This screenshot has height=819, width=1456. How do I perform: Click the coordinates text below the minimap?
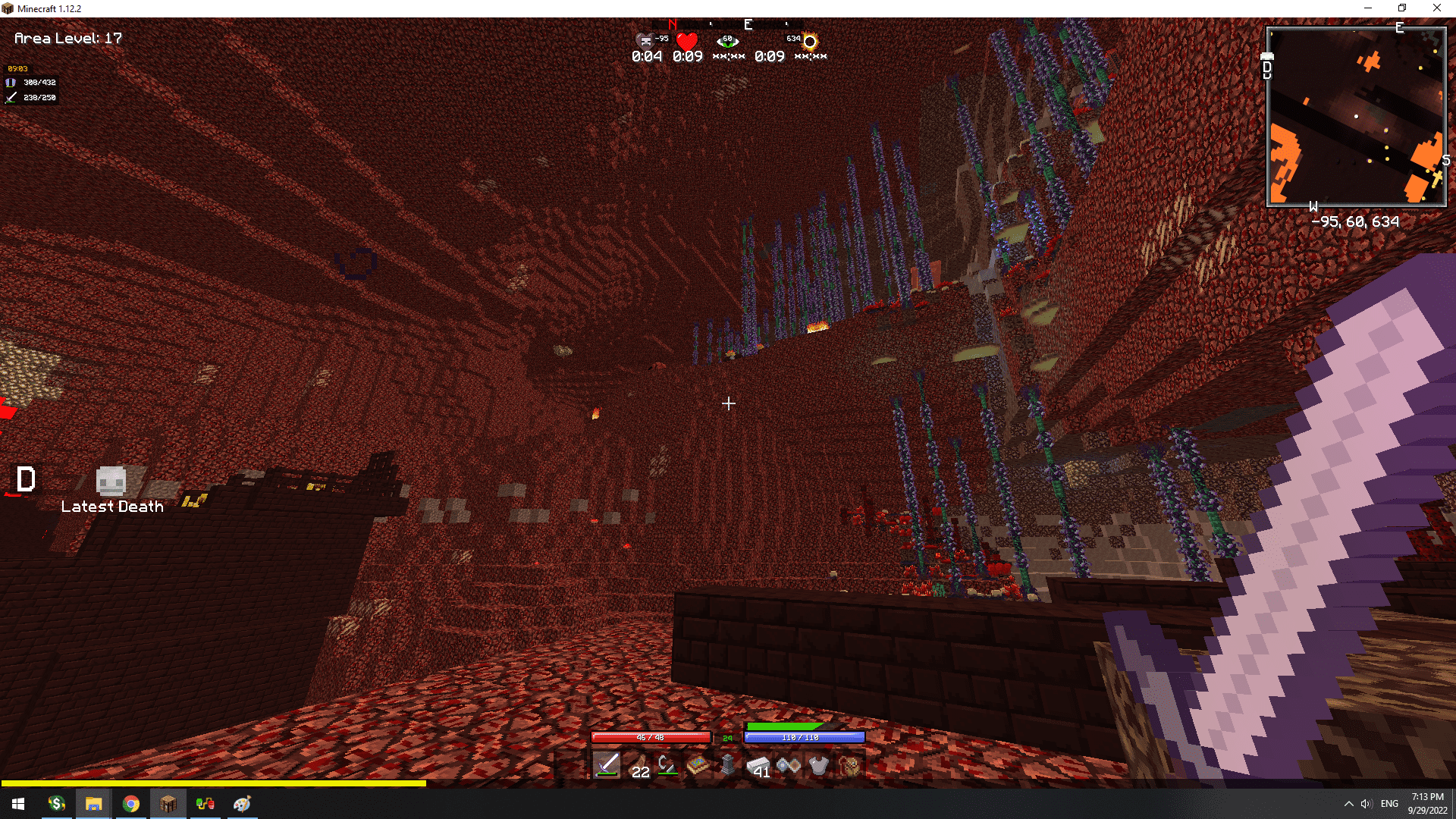(1357, 221)
